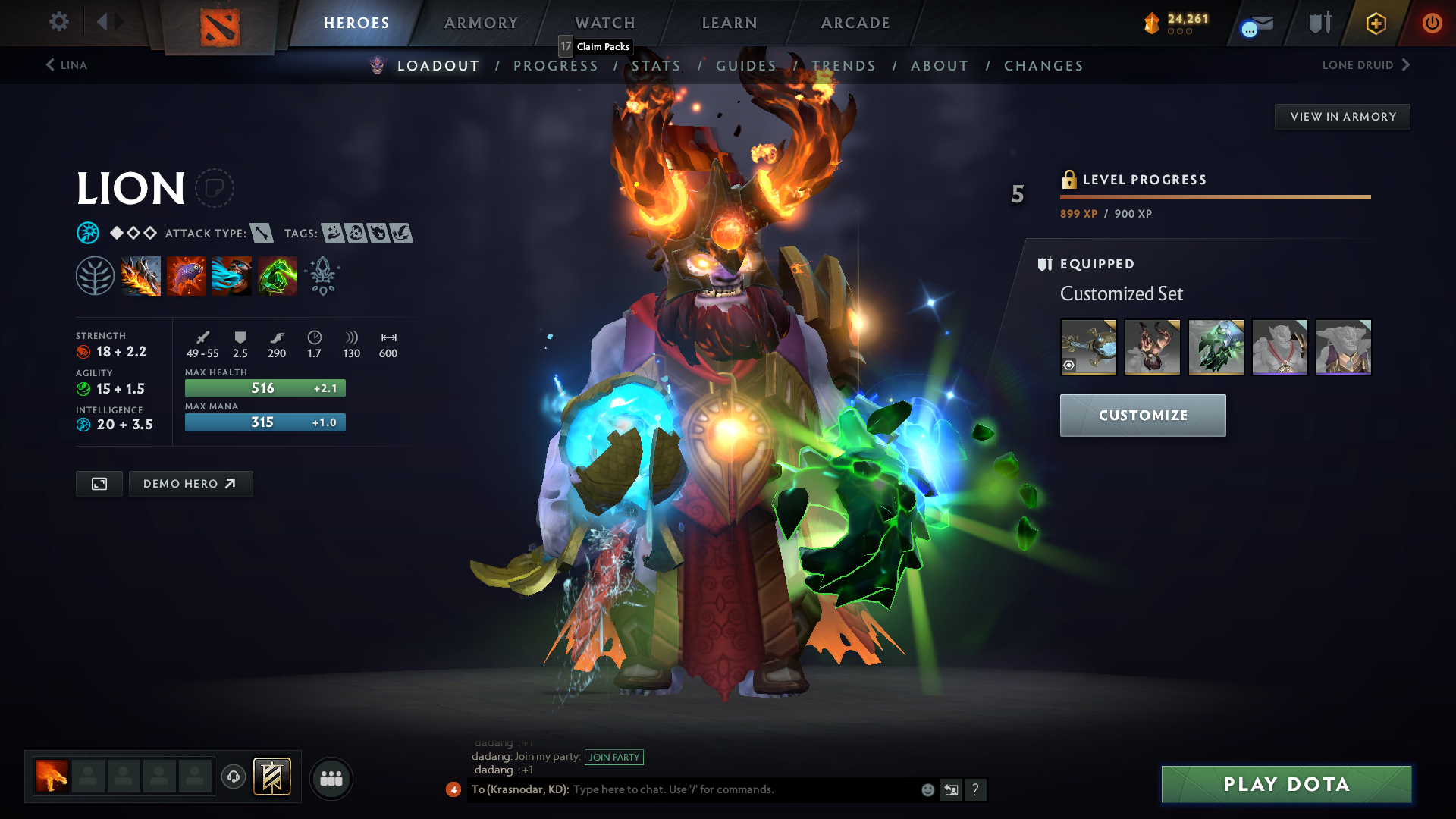The image size is (1456, 819).
Task: Select Lion's Earth Spike ability icon
Action: click(141, 275)
